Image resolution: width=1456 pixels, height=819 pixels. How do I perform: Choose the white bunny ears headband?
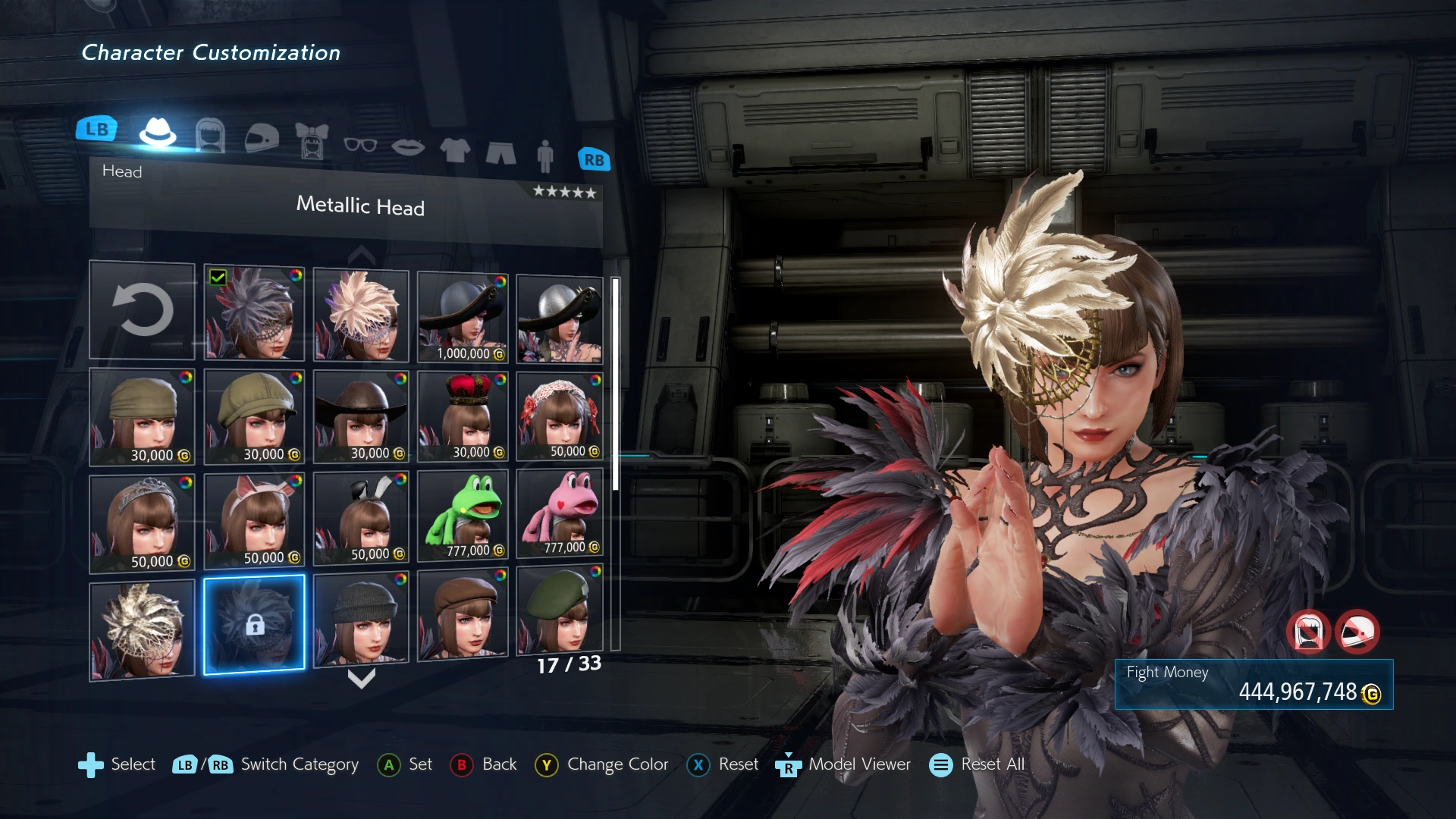pyautogui.click(x=361, y=517)
